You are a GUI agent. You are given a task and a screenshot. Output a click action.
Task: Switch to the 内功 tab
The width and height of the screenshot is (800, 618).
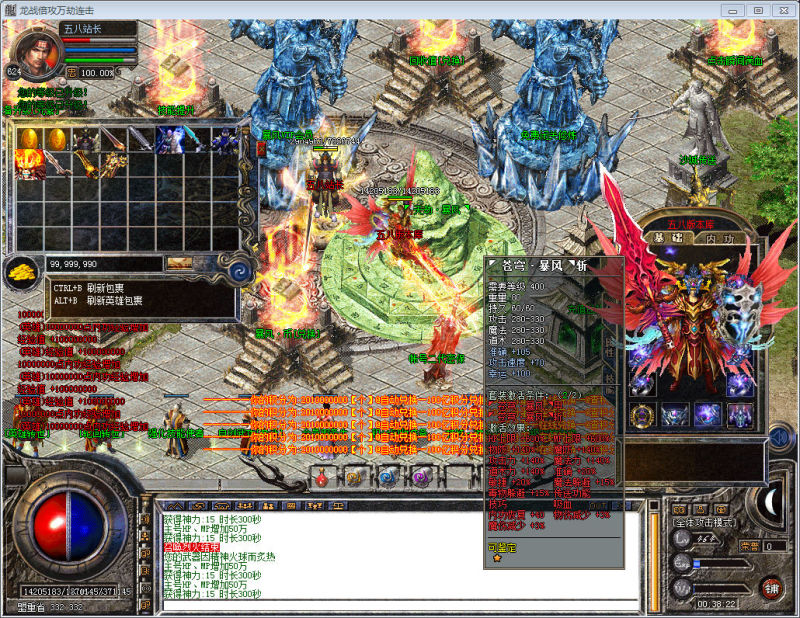719,238
